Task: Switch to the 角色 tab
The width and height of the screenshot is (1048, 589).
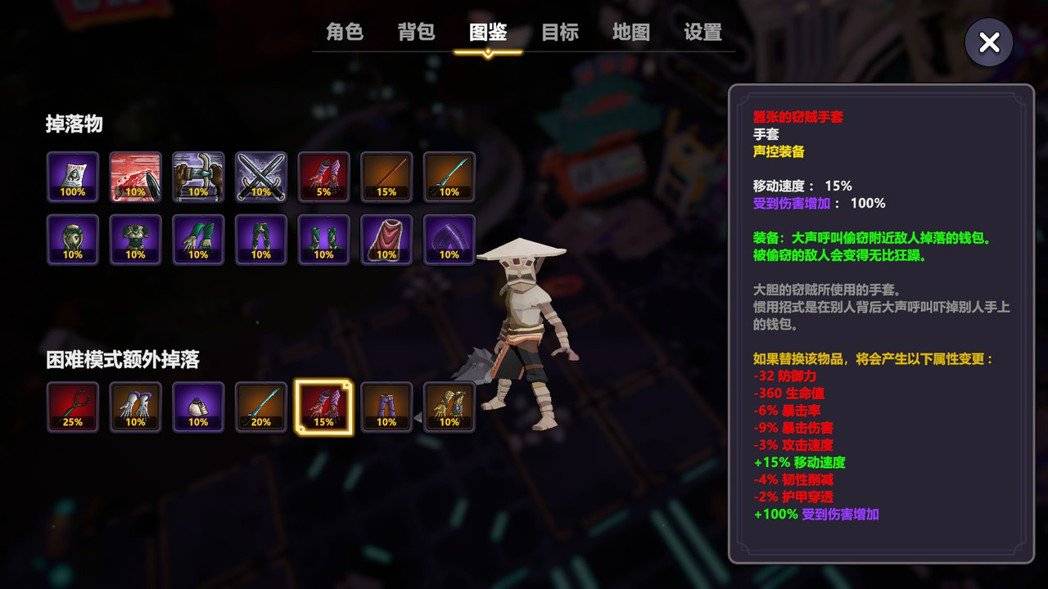Action: tap(345, 32)
